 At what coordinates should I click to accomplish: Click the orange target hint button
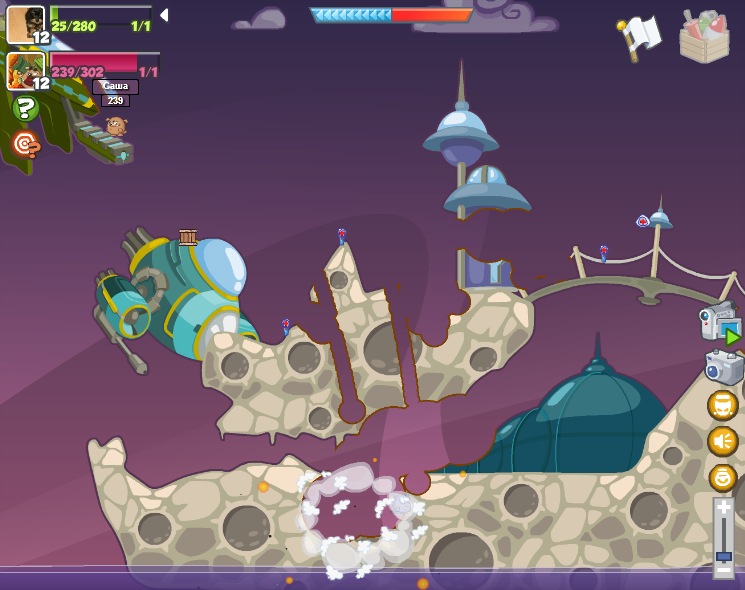pos(26,145)
